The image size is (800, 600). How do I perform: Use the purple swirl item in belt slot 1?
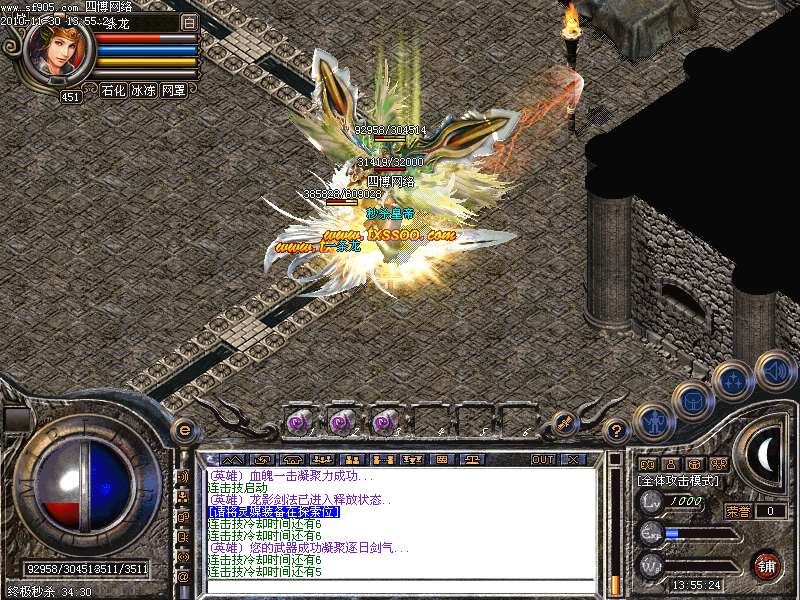[x=298, y=423]
